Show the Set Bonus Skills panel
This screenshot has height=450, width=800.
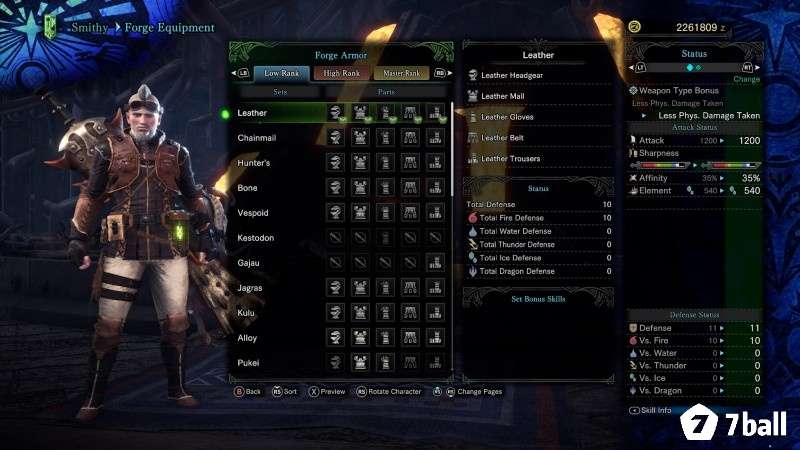pyautogui.click(x=539, y=299)
